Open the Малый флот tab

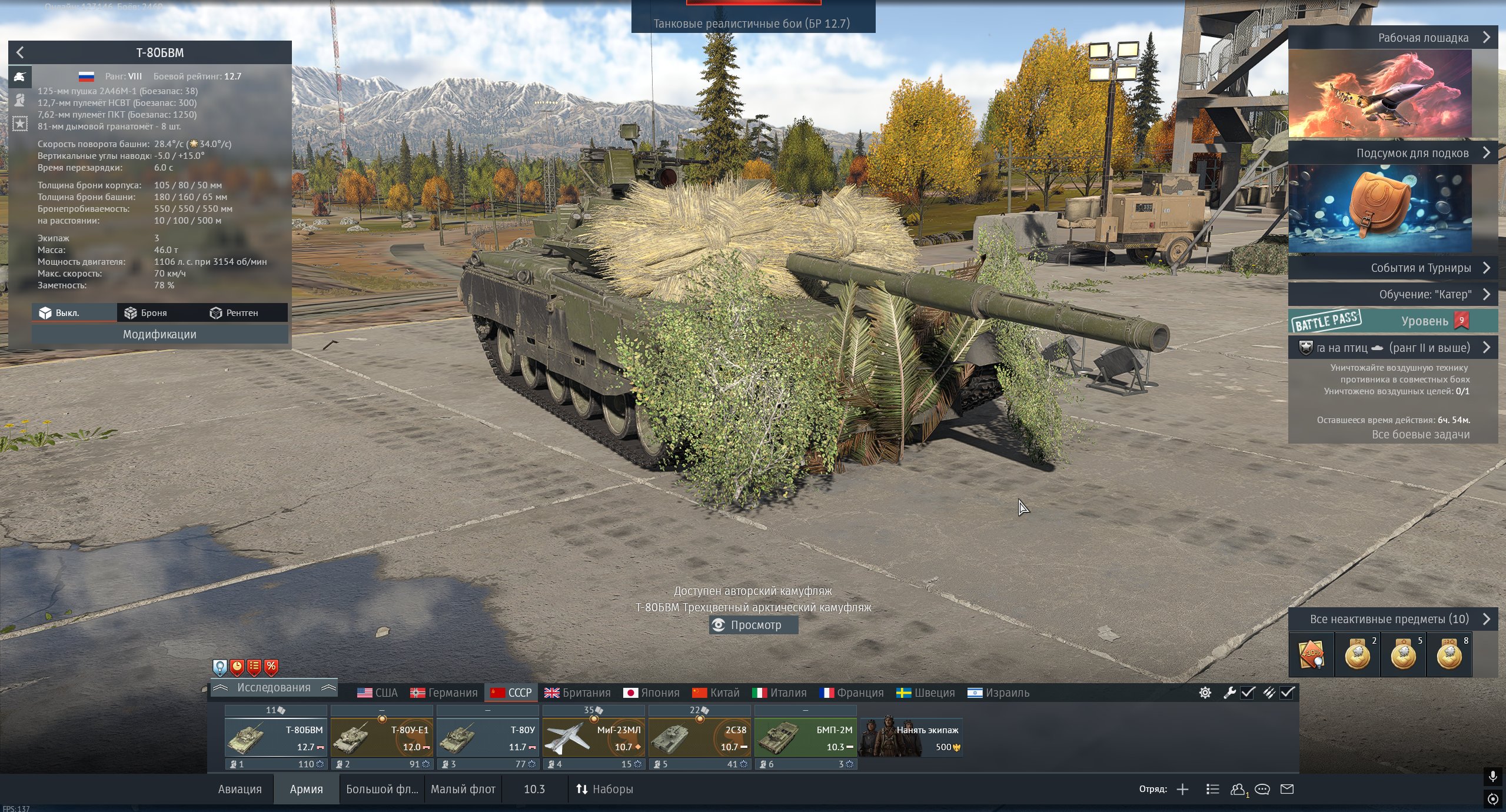pyautogui.click(x=463, y=789)
